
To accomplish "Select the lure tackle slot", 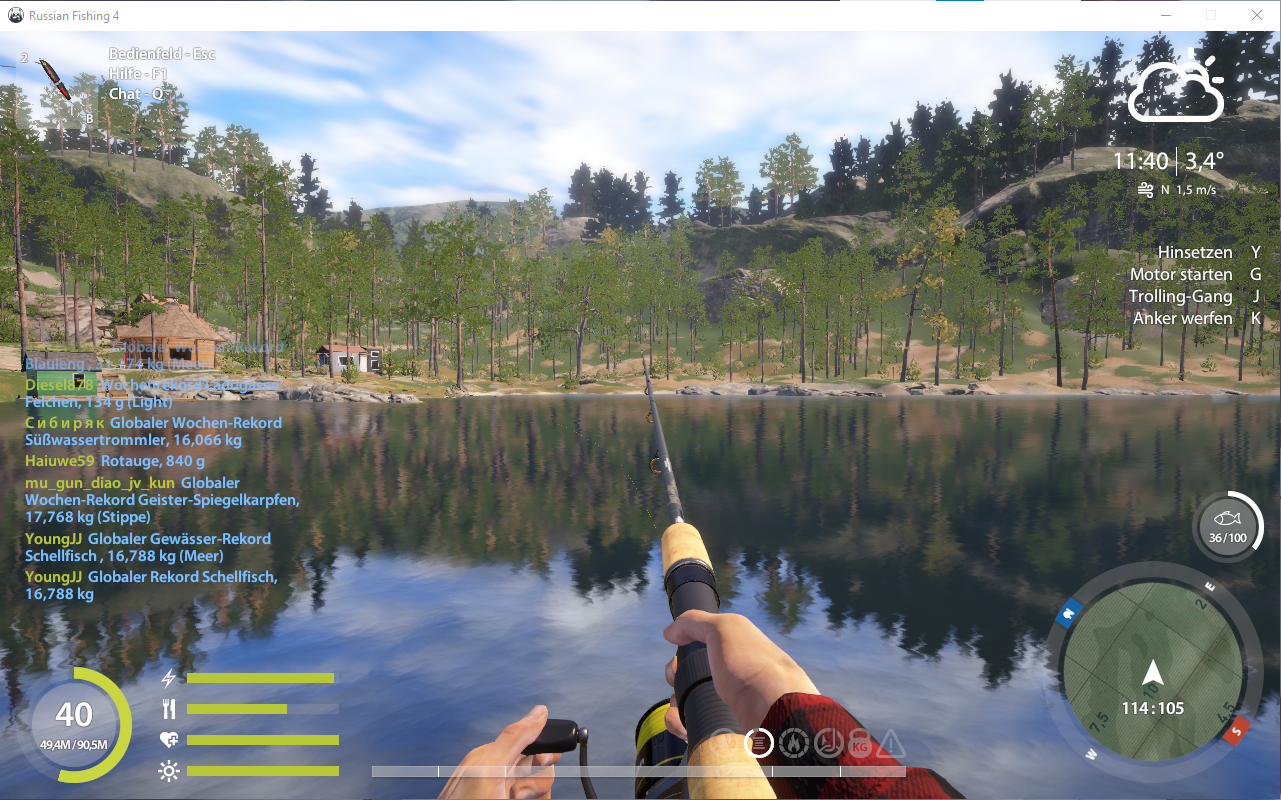I will click(53, 79).
